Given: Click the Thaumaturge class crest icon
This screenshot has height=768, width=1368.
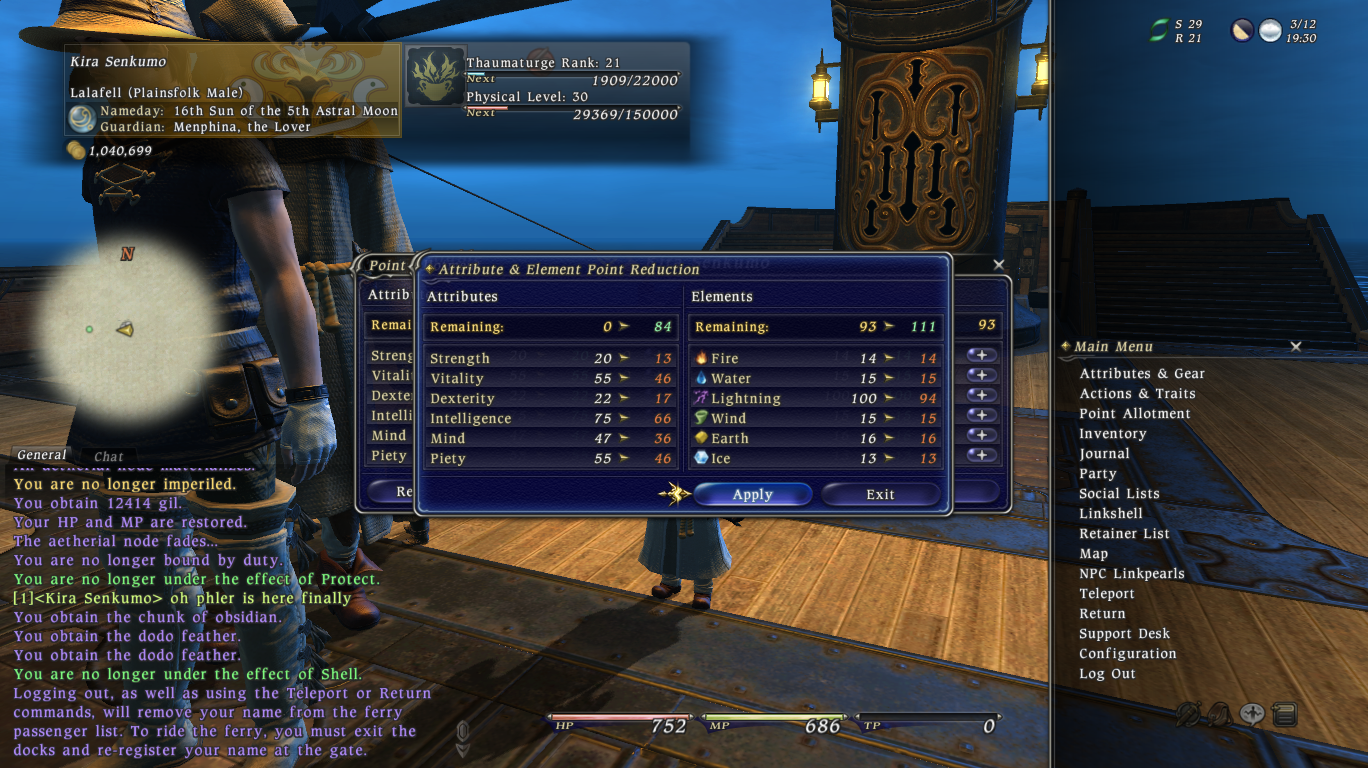Looking at the screenshot, I should point(434,76).
